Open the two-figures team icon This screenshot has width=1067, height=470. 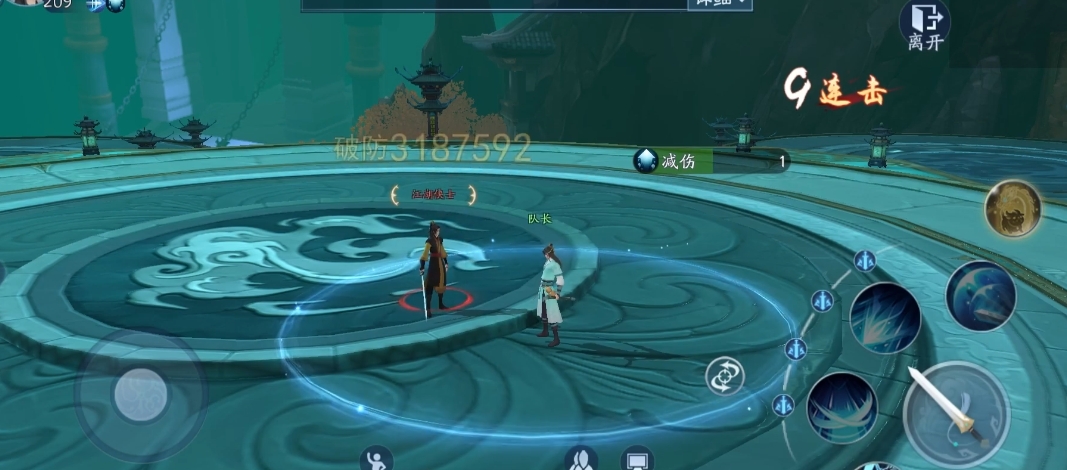click(x=581, y=460)
